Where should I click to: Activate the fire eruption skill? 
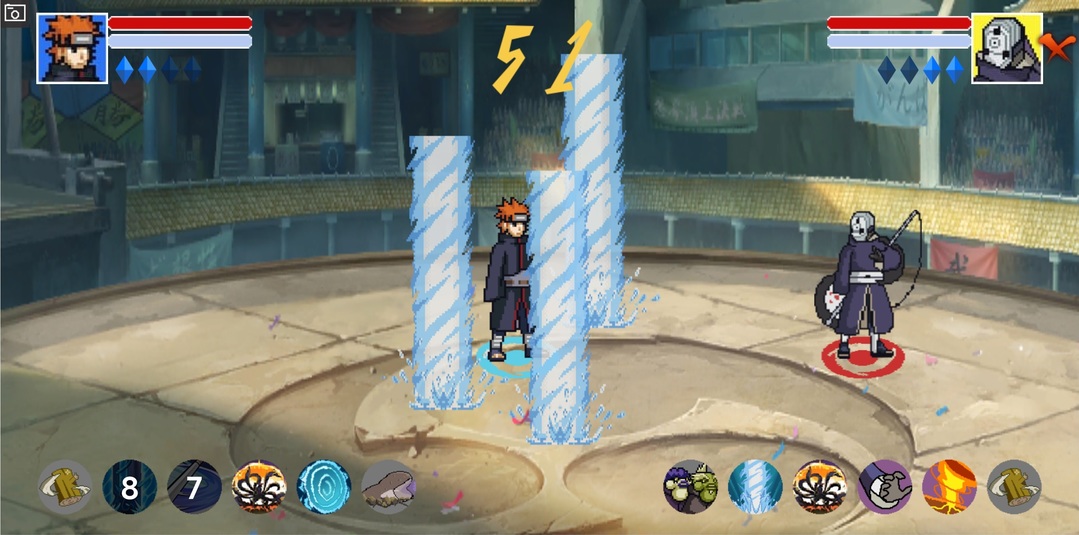(949, 487)
